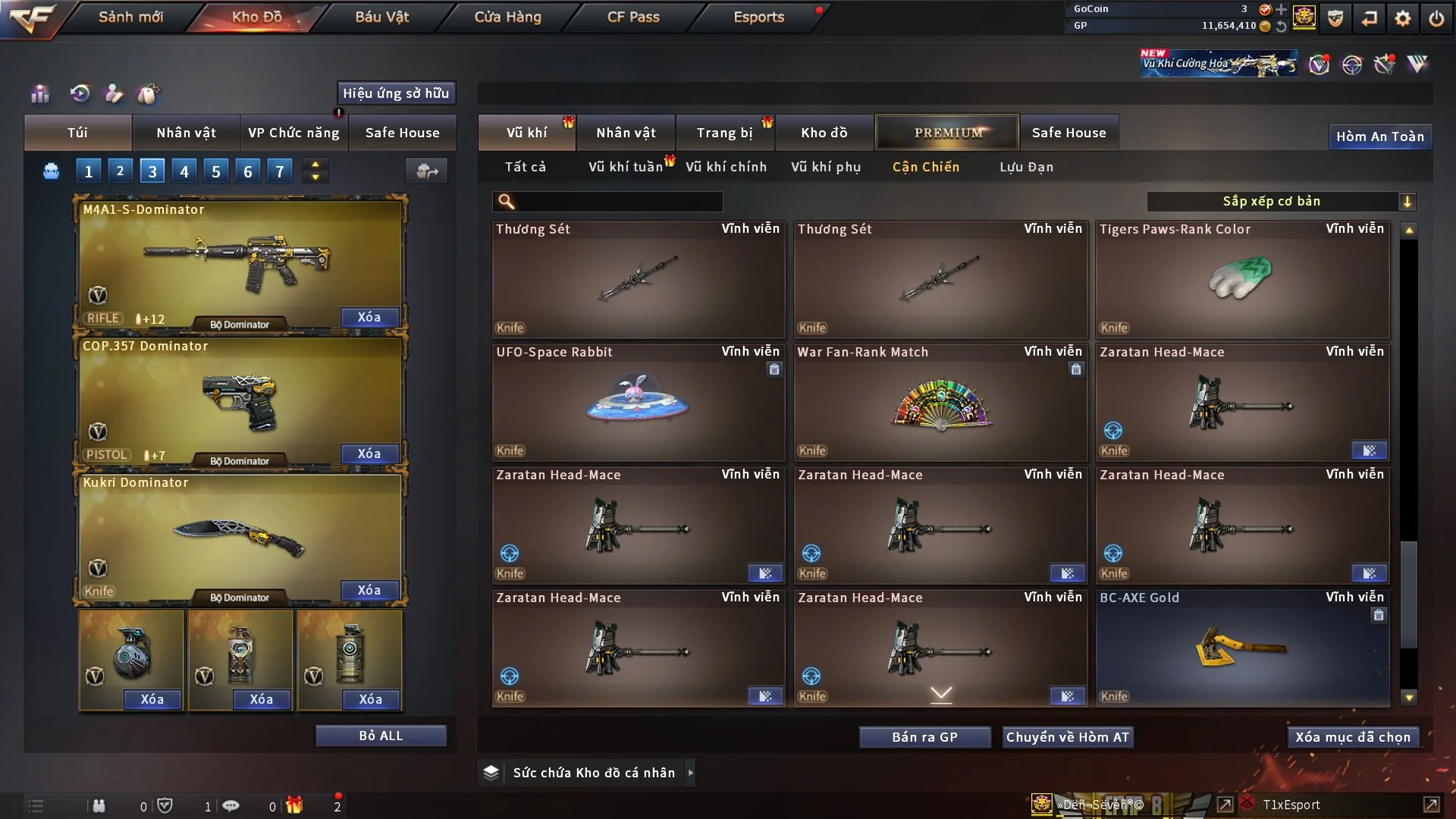Viewport: 1456px width, 819px height.
Task: Pick the BC-AXE Gold item
Action: coord(1242,648)
